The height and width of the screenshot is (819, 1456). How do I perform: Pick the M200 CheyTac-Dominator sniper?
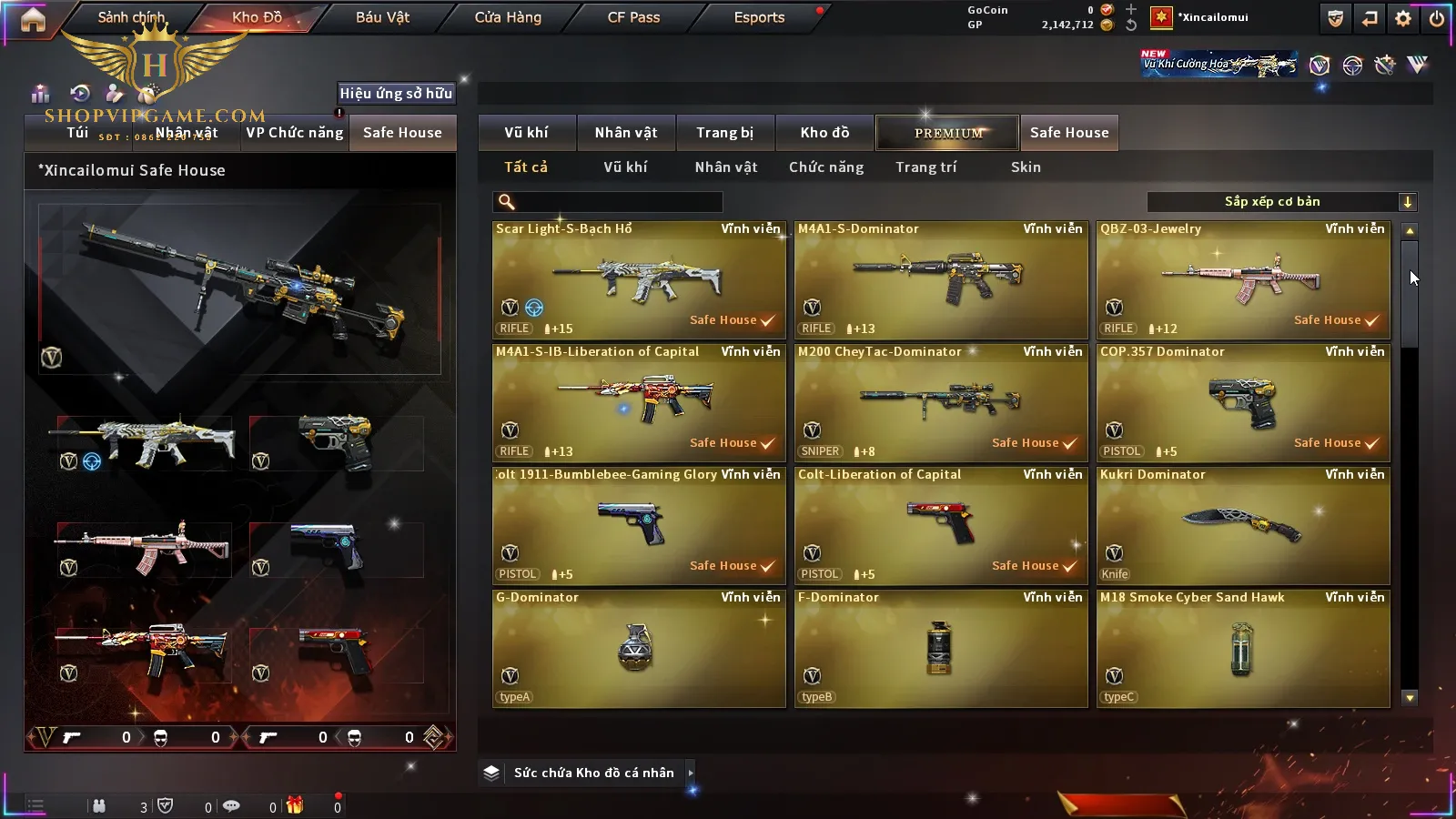pyautogui.click(x=941, y=403)
